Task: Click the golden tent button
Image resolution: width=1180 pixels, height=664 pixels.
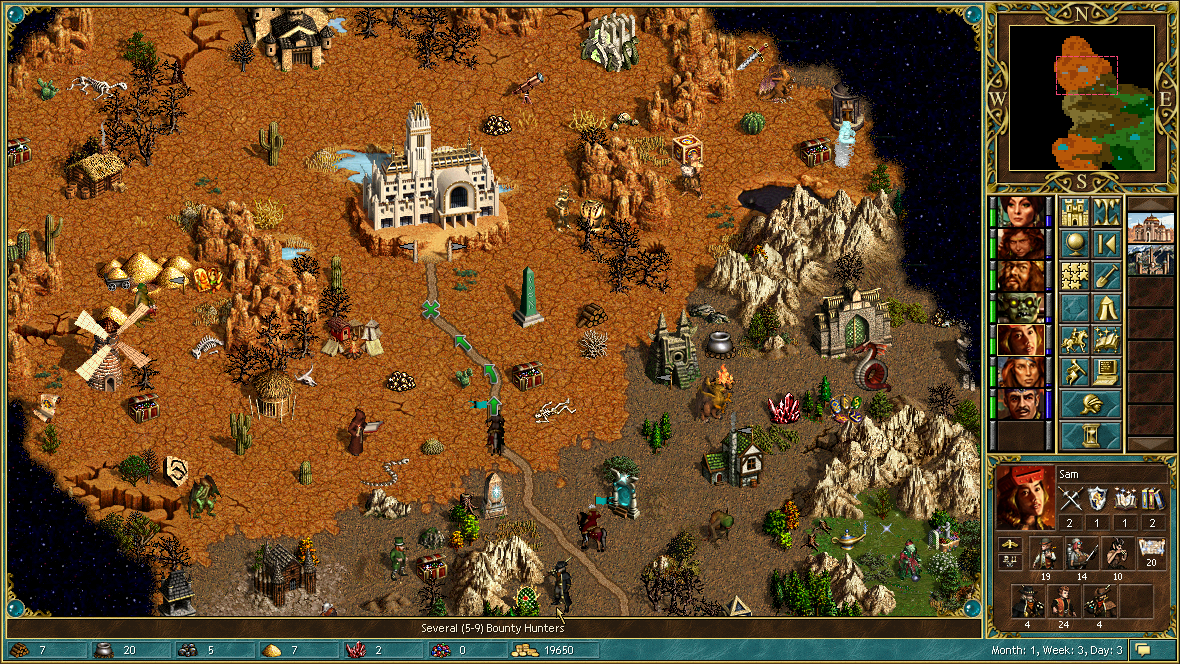Action: point(1106,308)
